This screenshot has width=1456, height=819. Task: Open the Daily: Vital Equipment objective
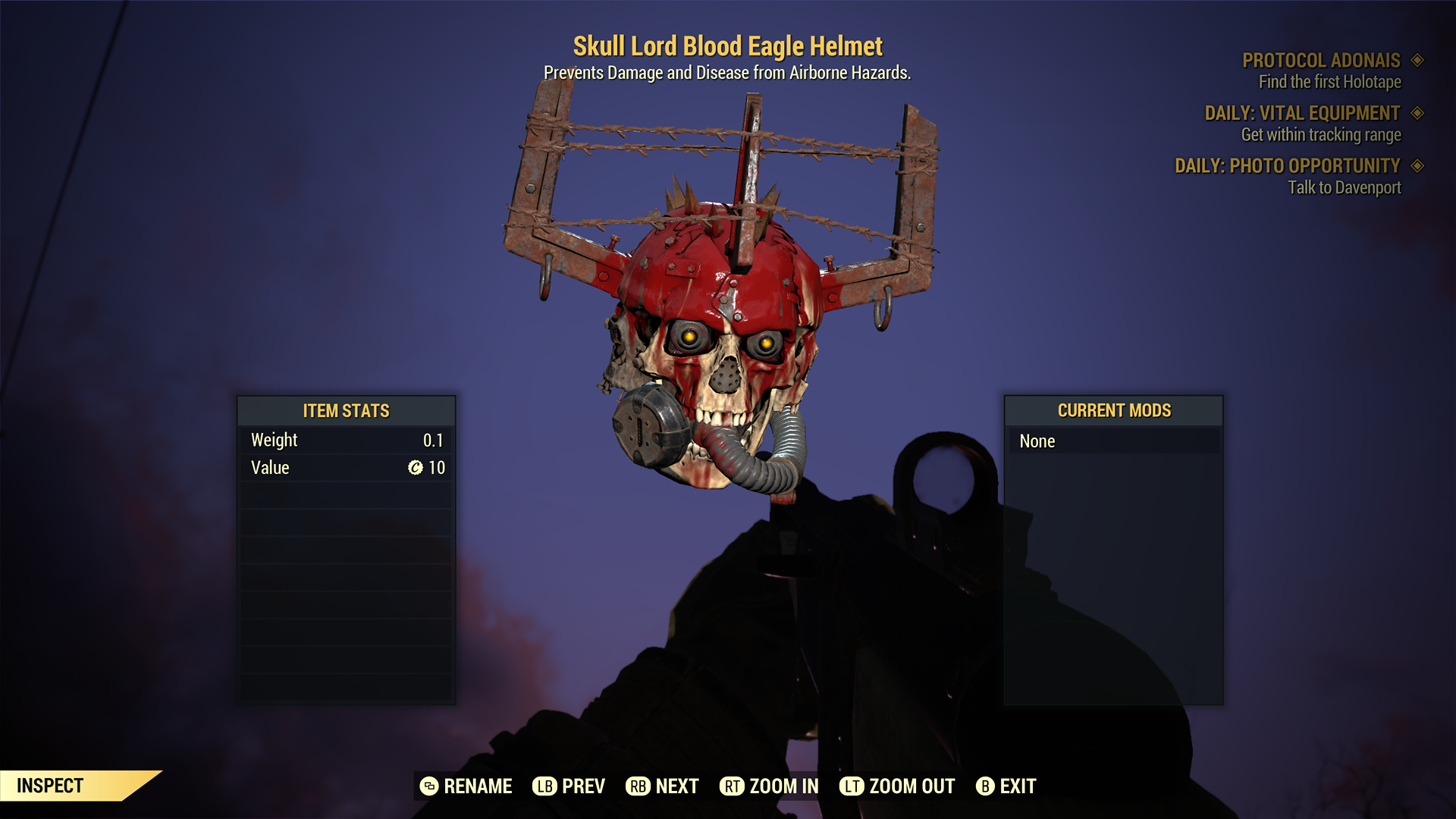click(x=1302, y=114)
